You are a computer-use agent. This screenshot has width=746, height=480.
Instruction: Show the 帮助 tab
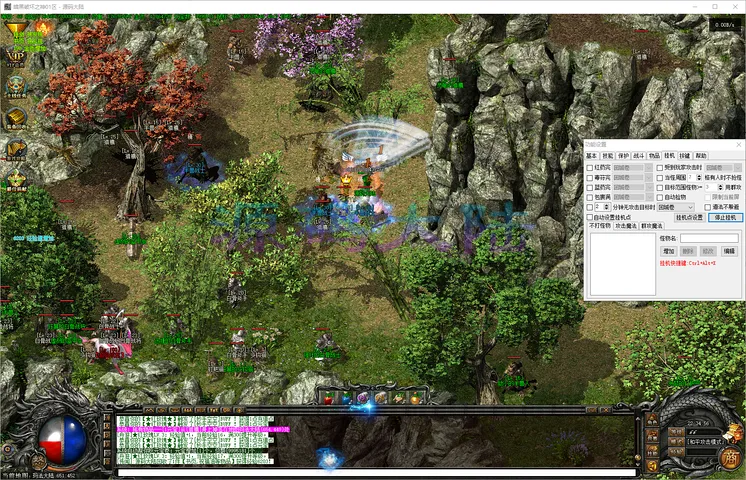(700, 156)
